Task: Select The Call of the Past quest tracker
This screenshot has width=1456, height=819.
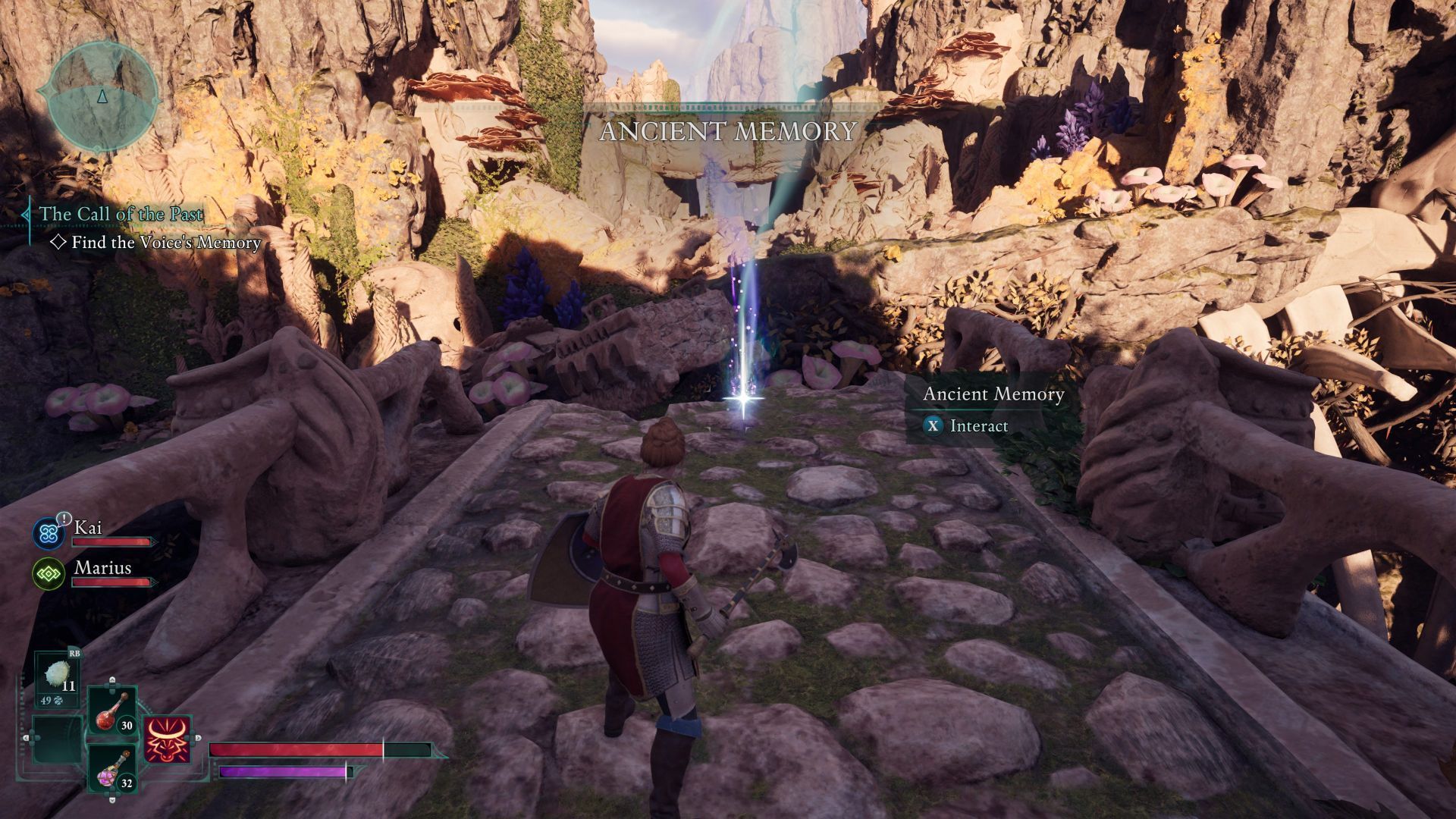Action: click(121, 215)
